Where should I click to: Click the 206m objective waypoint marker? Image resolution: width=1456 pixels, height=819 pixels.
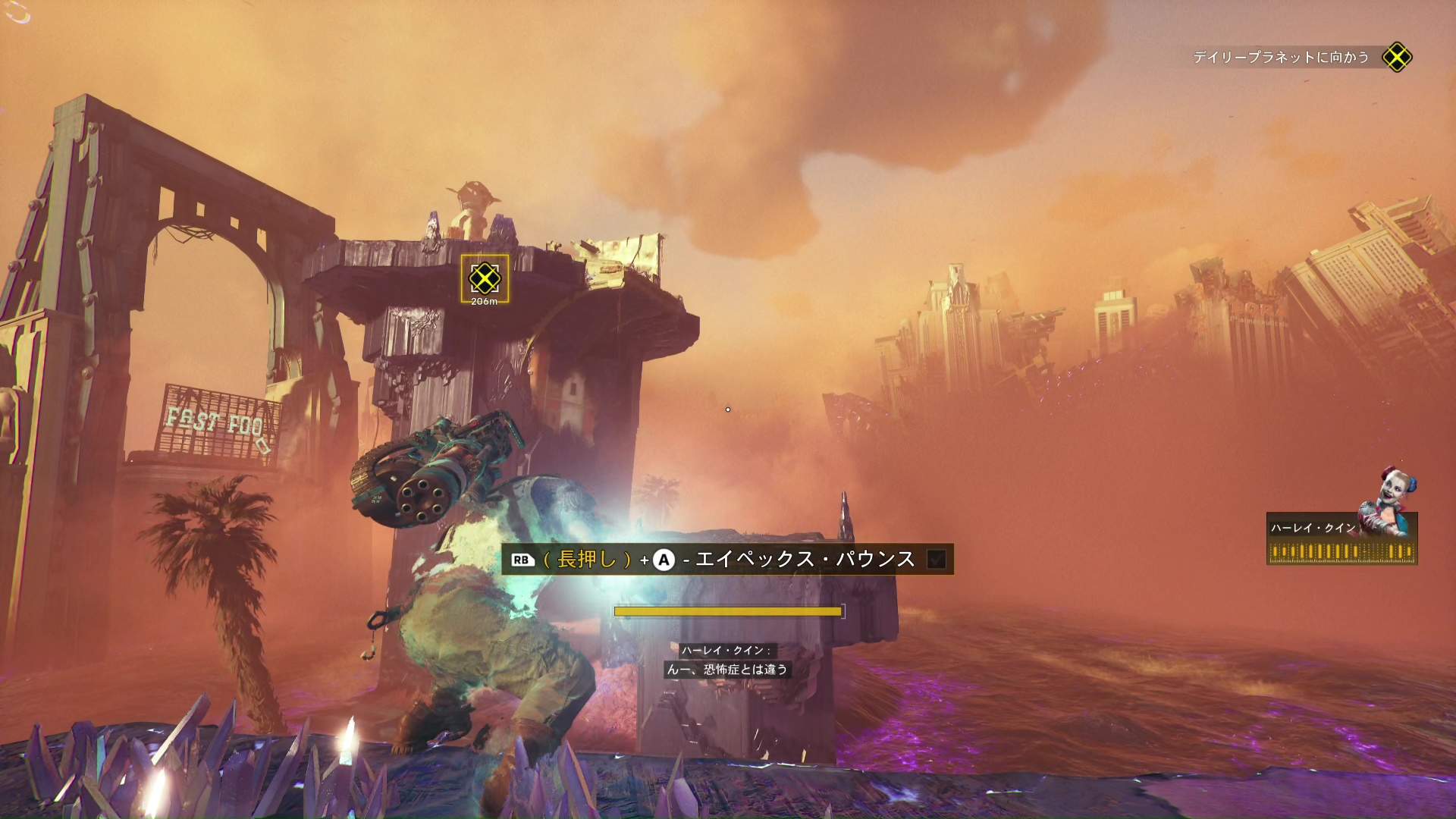pos(485,279)
